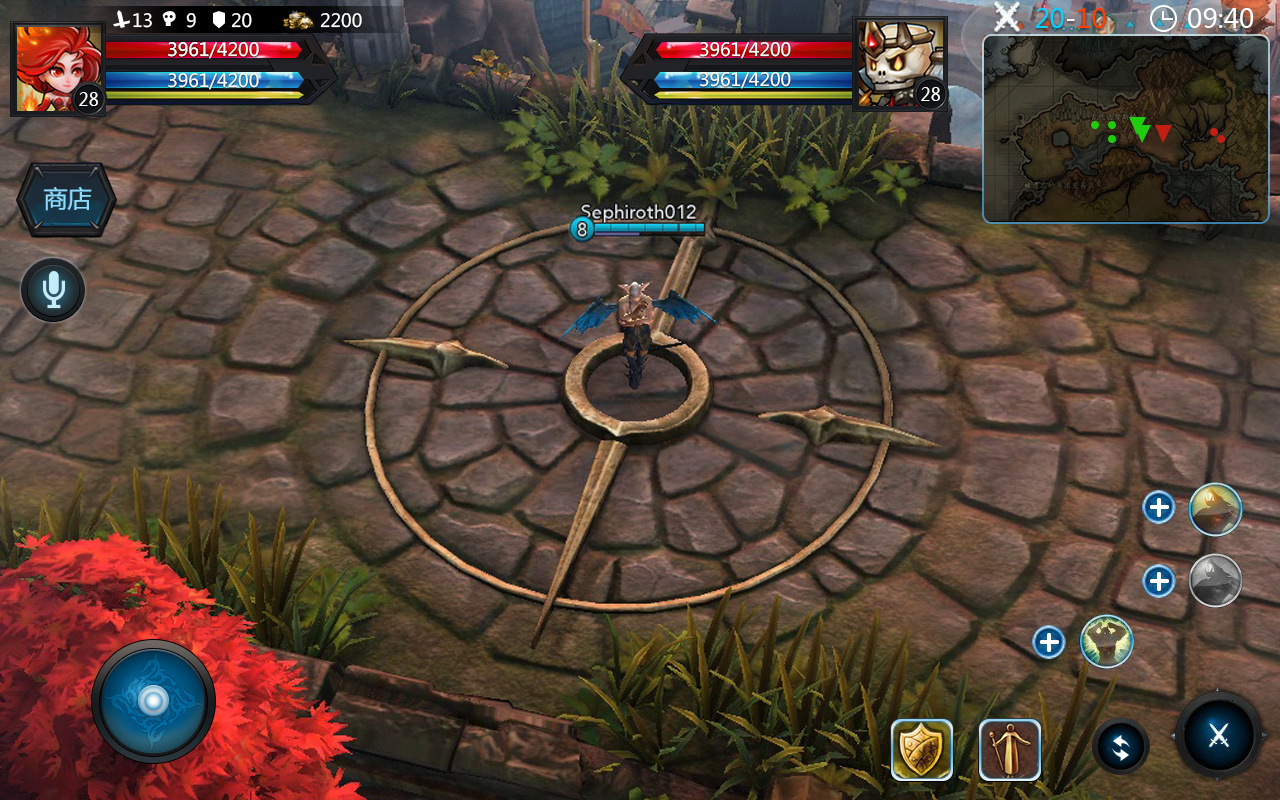Image resolution: width=1280 pixels, height=800 pixels.
Task: Upgrade the colored hooded skill with plus
Action: pyautogui.click(x=1159, y=508)
